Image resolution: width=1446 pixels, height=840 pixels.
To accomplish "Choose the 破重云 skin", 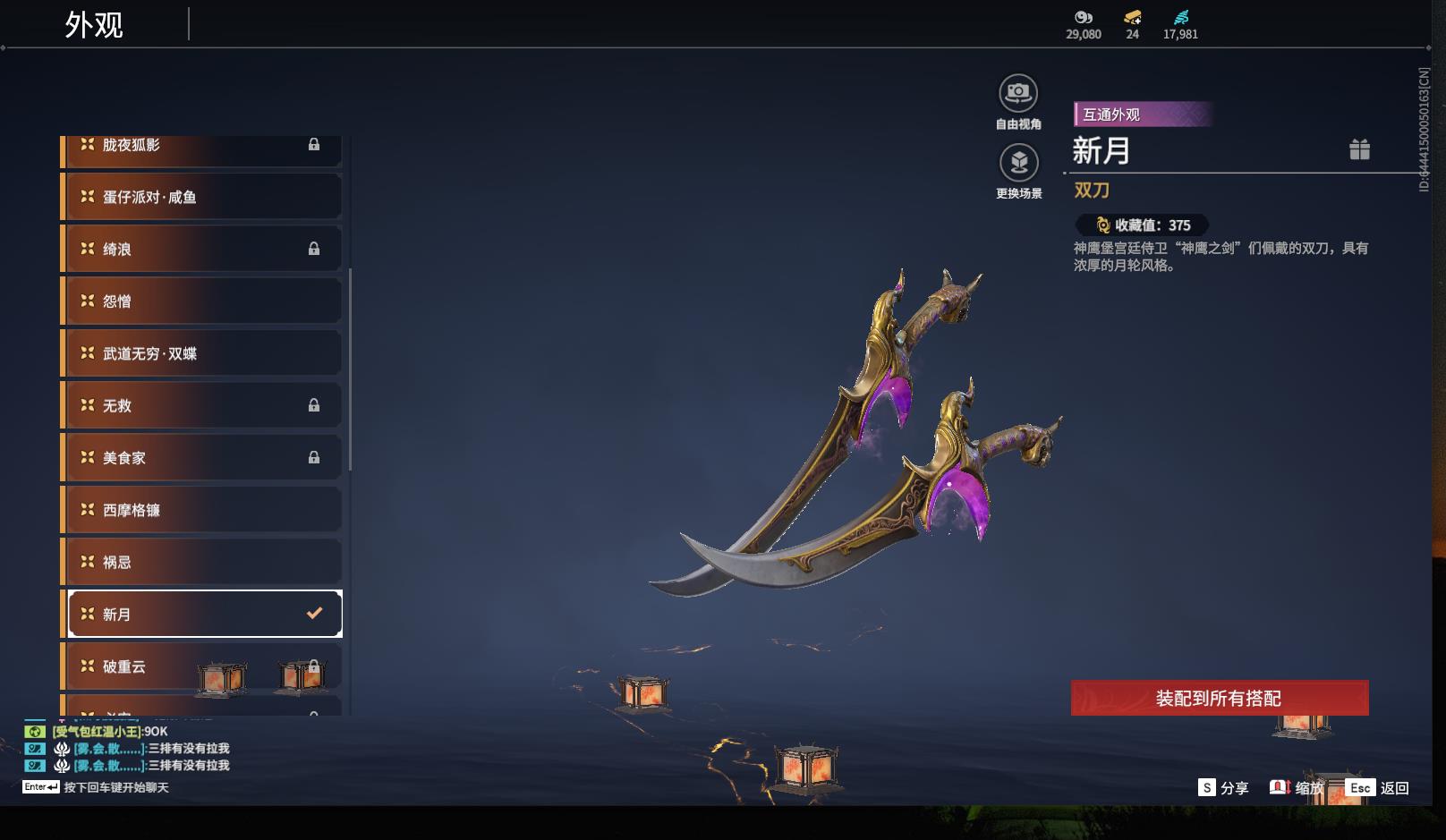I will tap(201, 666).
